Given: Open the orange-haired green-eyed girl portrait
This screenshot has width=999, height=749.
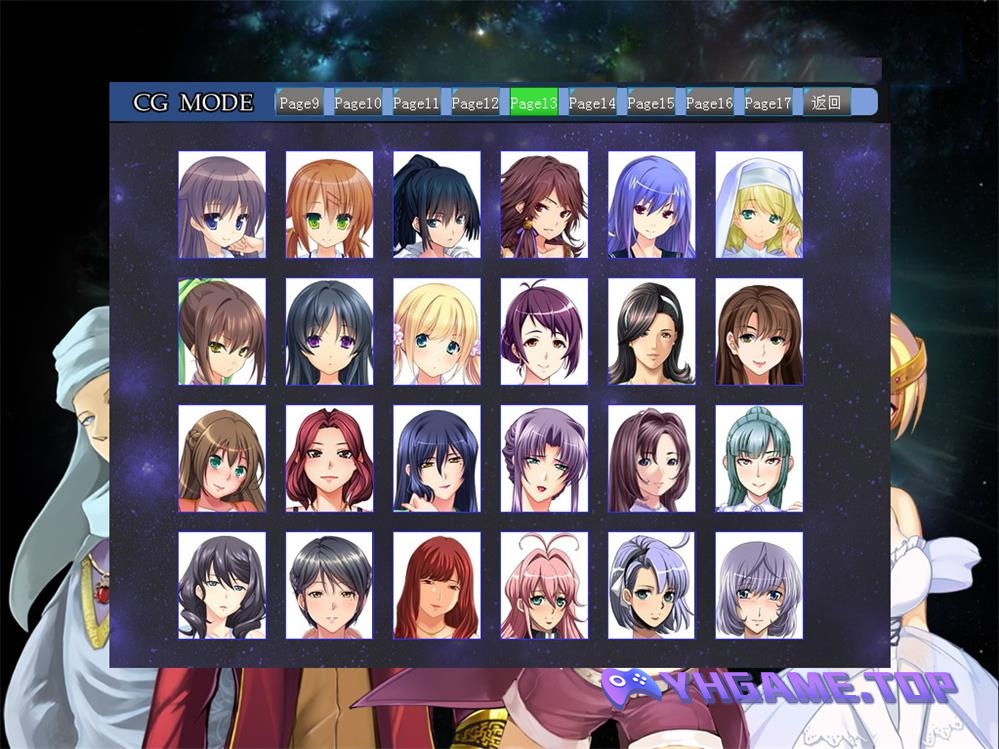Looking at the screenshot, I should point(329,205).
